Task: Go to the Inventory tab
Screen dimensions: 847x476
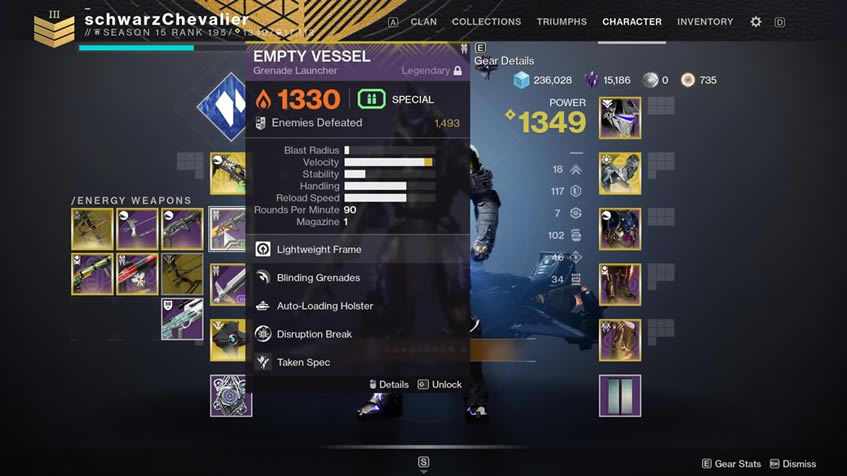Action: coord(705,21)
